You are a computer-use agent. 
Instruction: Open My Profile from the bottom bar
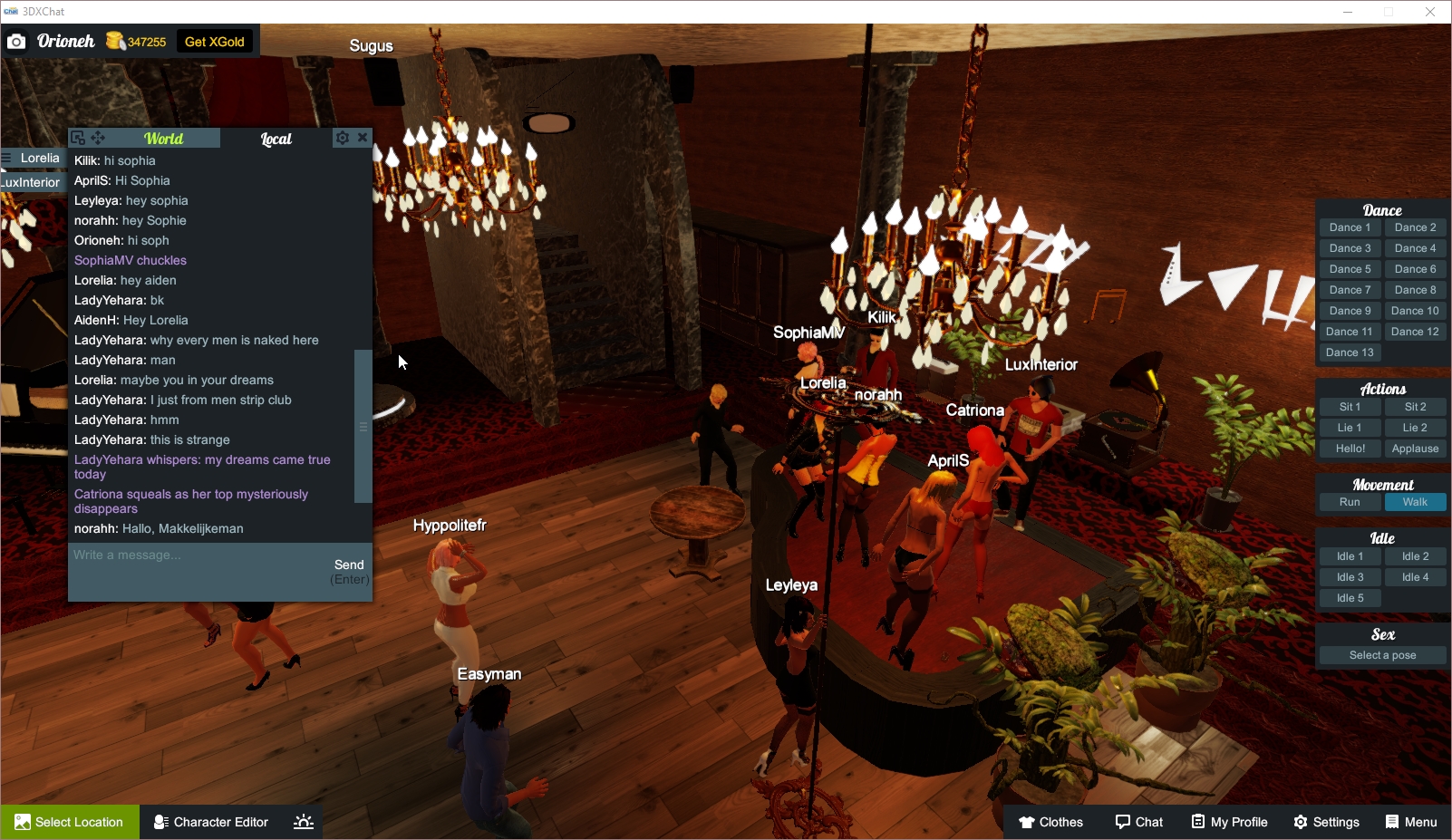[x=1229, y=822]
